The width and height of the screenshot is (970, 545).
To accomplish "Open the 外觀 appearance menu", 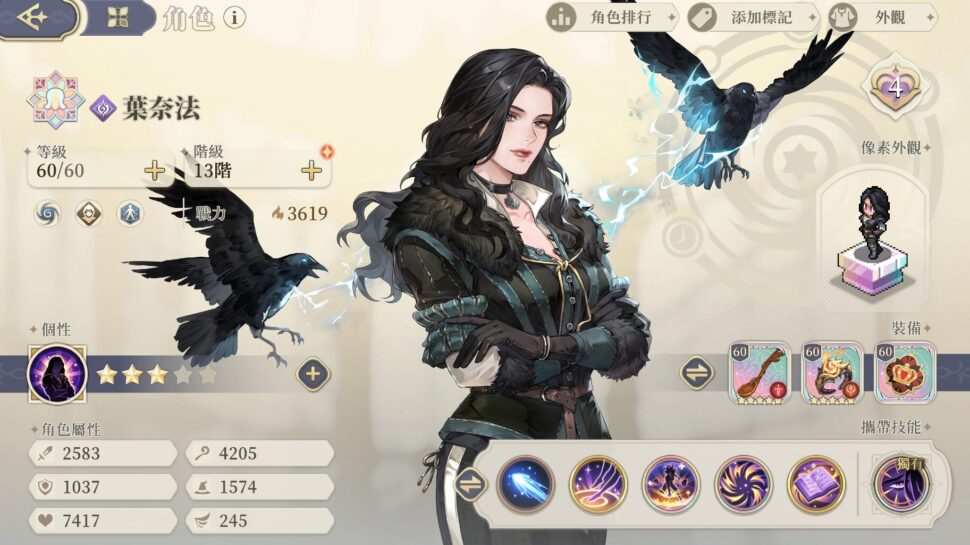I will [882, 17].
